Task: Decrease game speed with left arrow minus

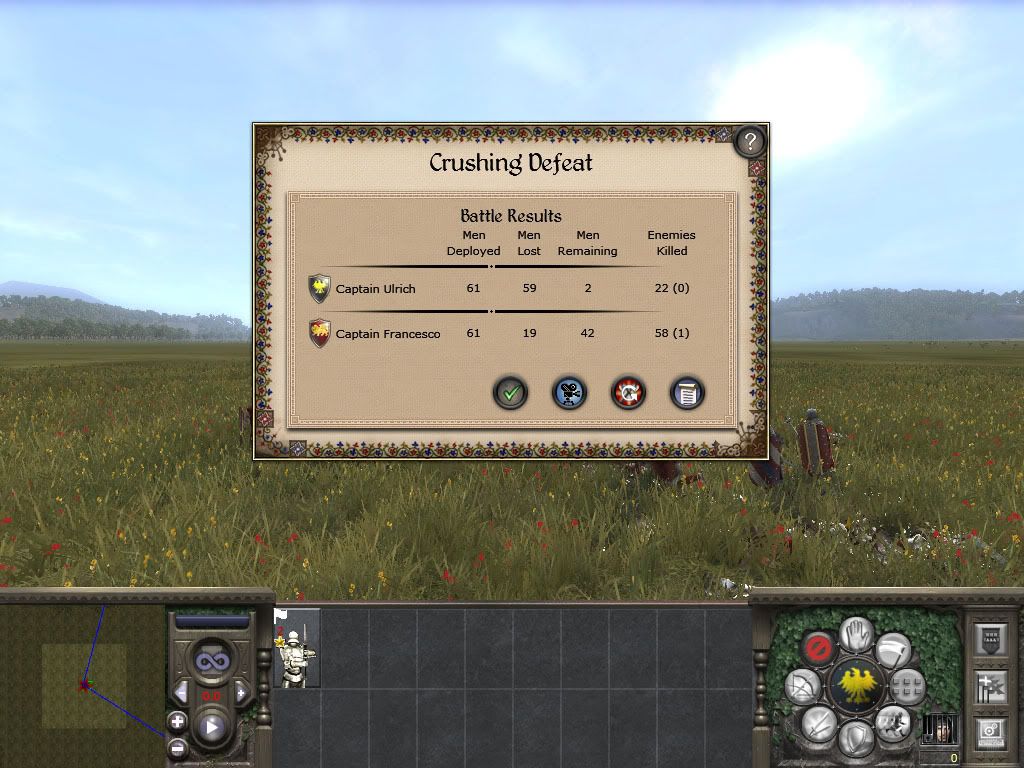Action: 181,694
